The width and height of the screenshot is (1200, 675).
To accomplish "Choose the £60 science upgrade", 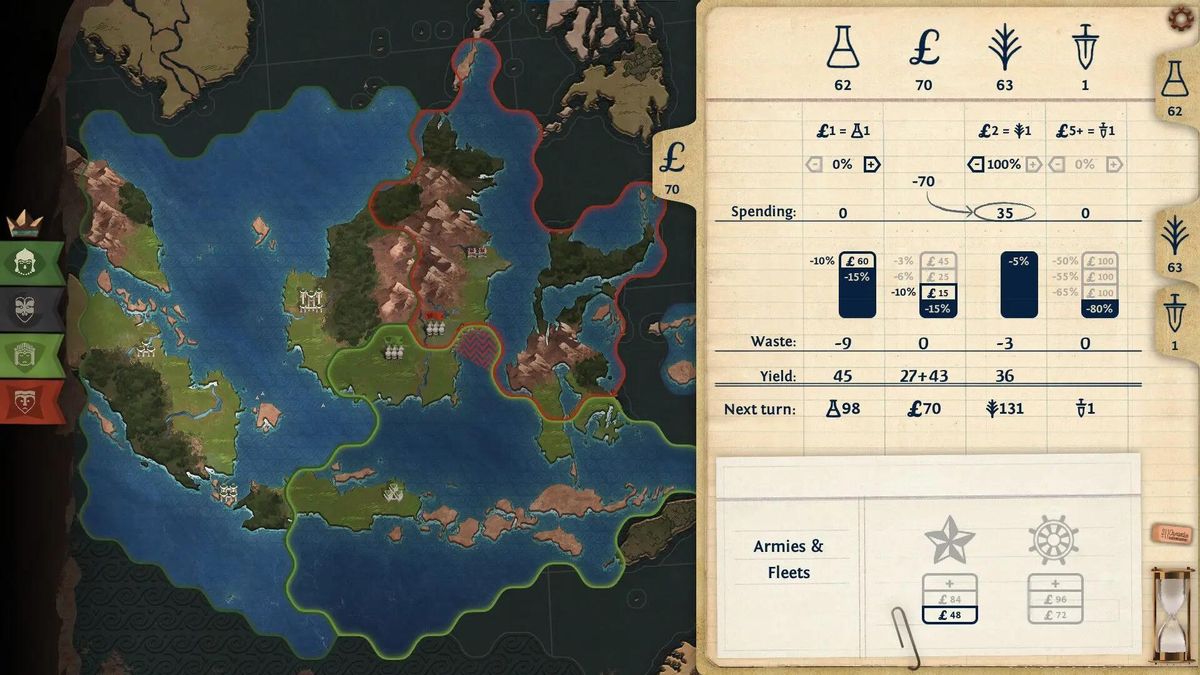I will pyautogui.click(x=856, y=262).
